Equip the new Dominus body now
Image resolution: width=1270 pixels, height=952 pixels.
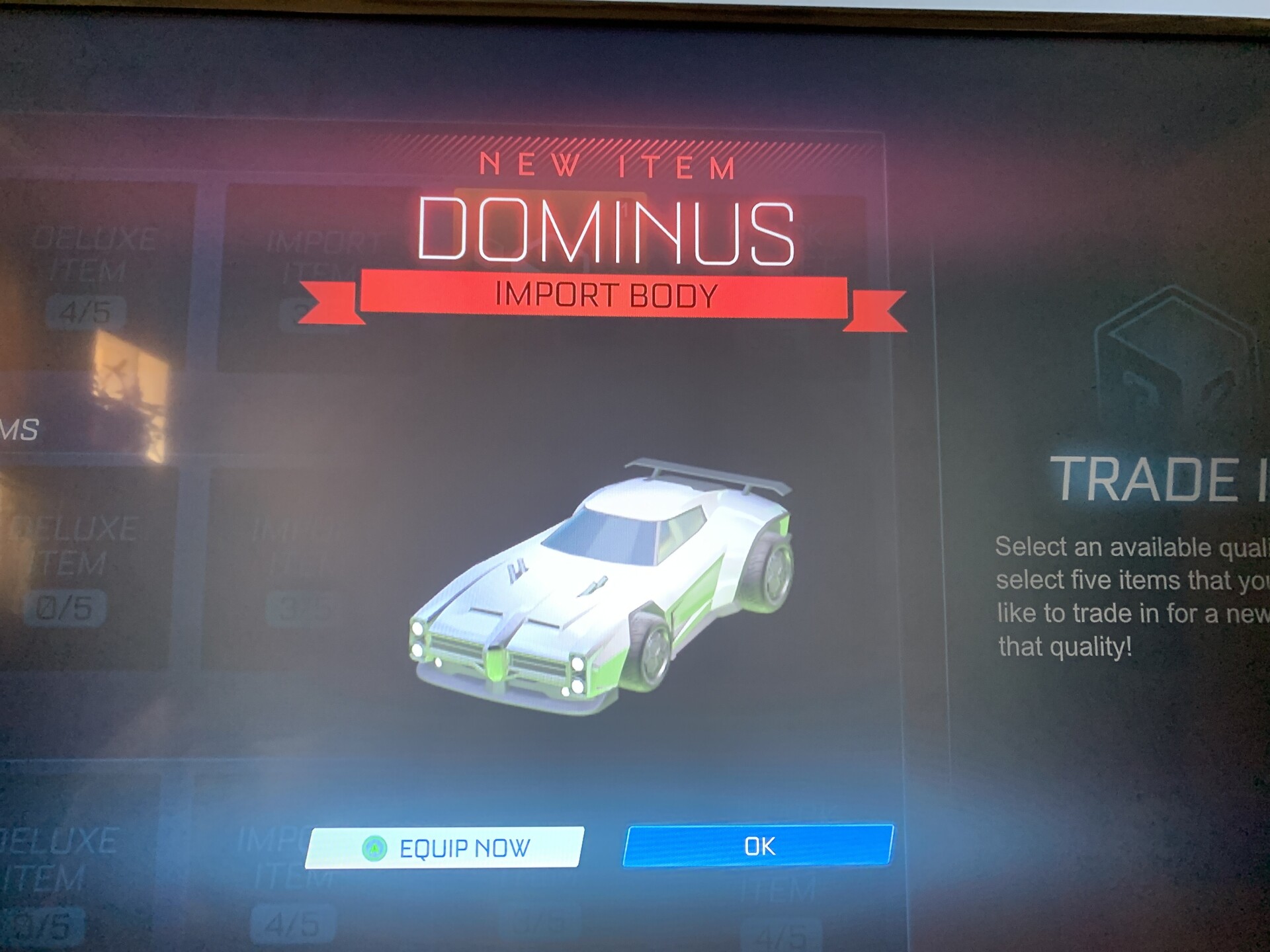coord(444,848)
